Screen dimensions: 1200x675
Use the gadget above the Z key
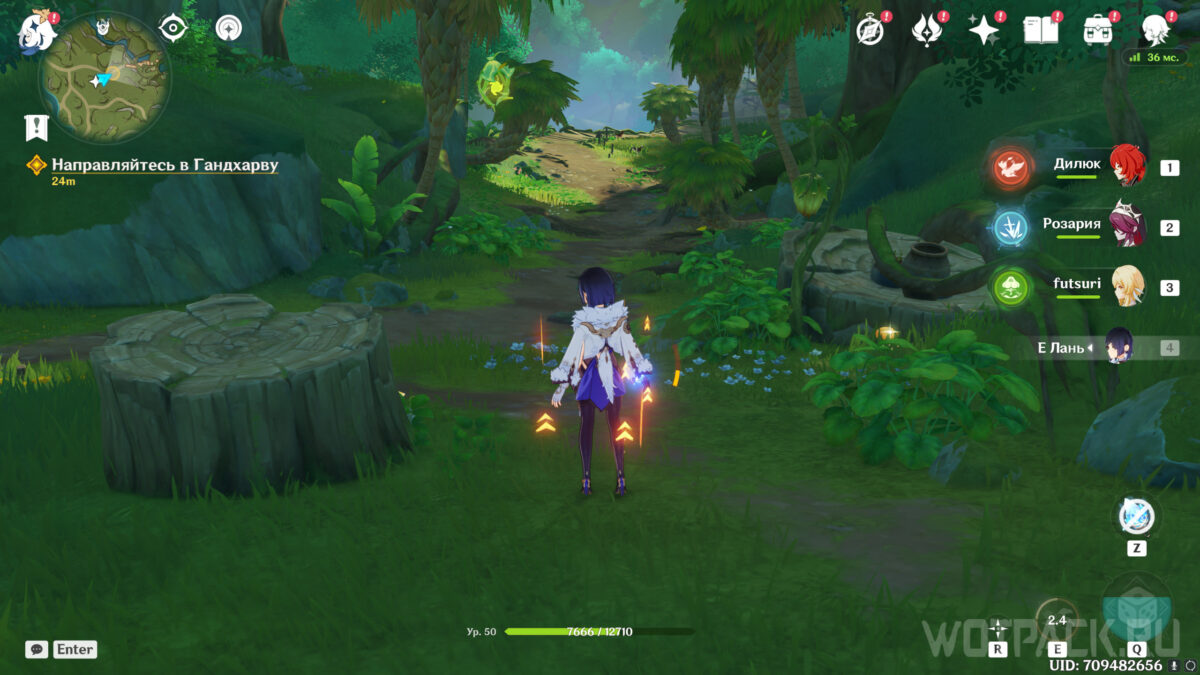click(1136, 517)
